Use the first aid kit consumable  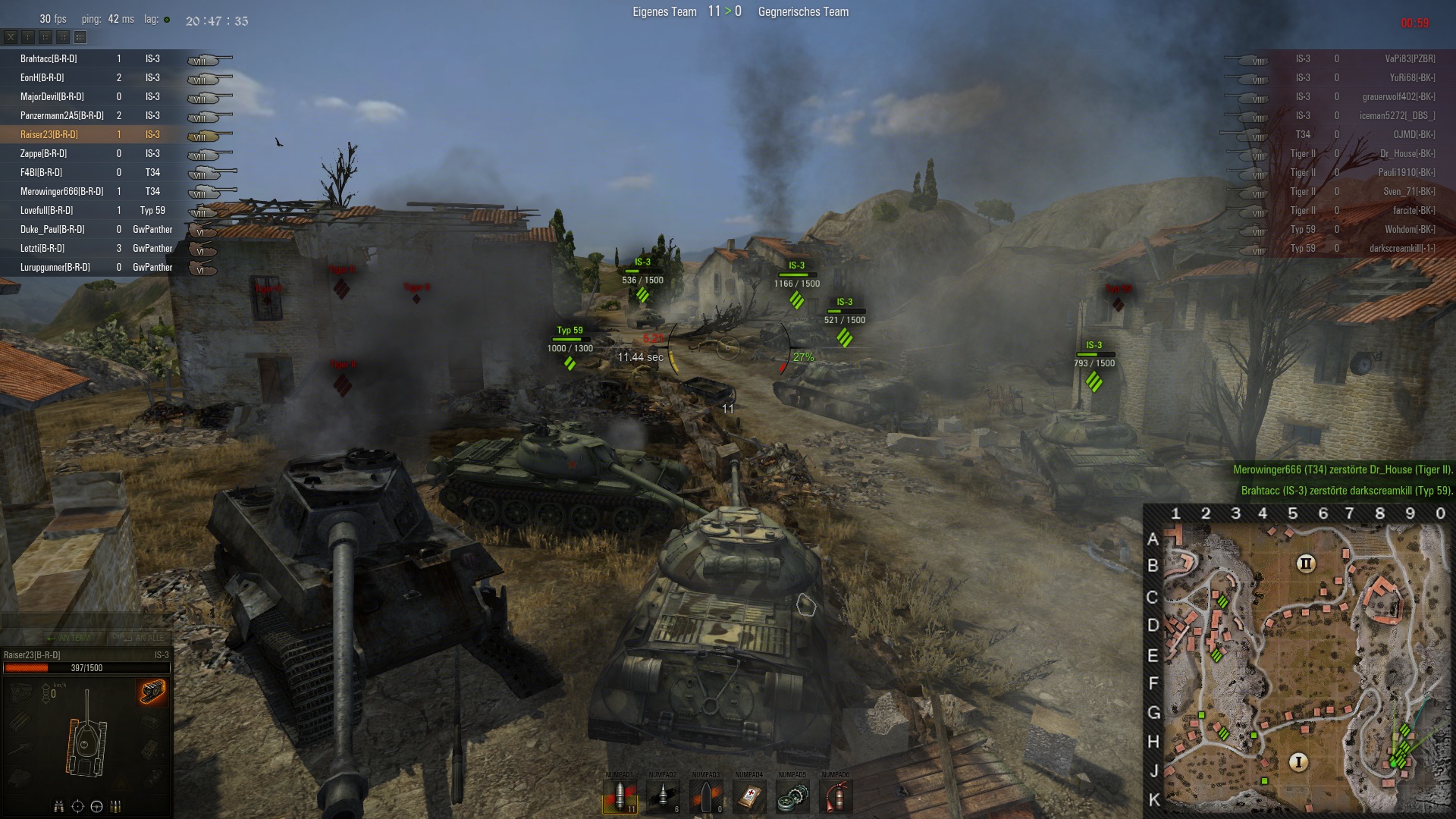749,796
